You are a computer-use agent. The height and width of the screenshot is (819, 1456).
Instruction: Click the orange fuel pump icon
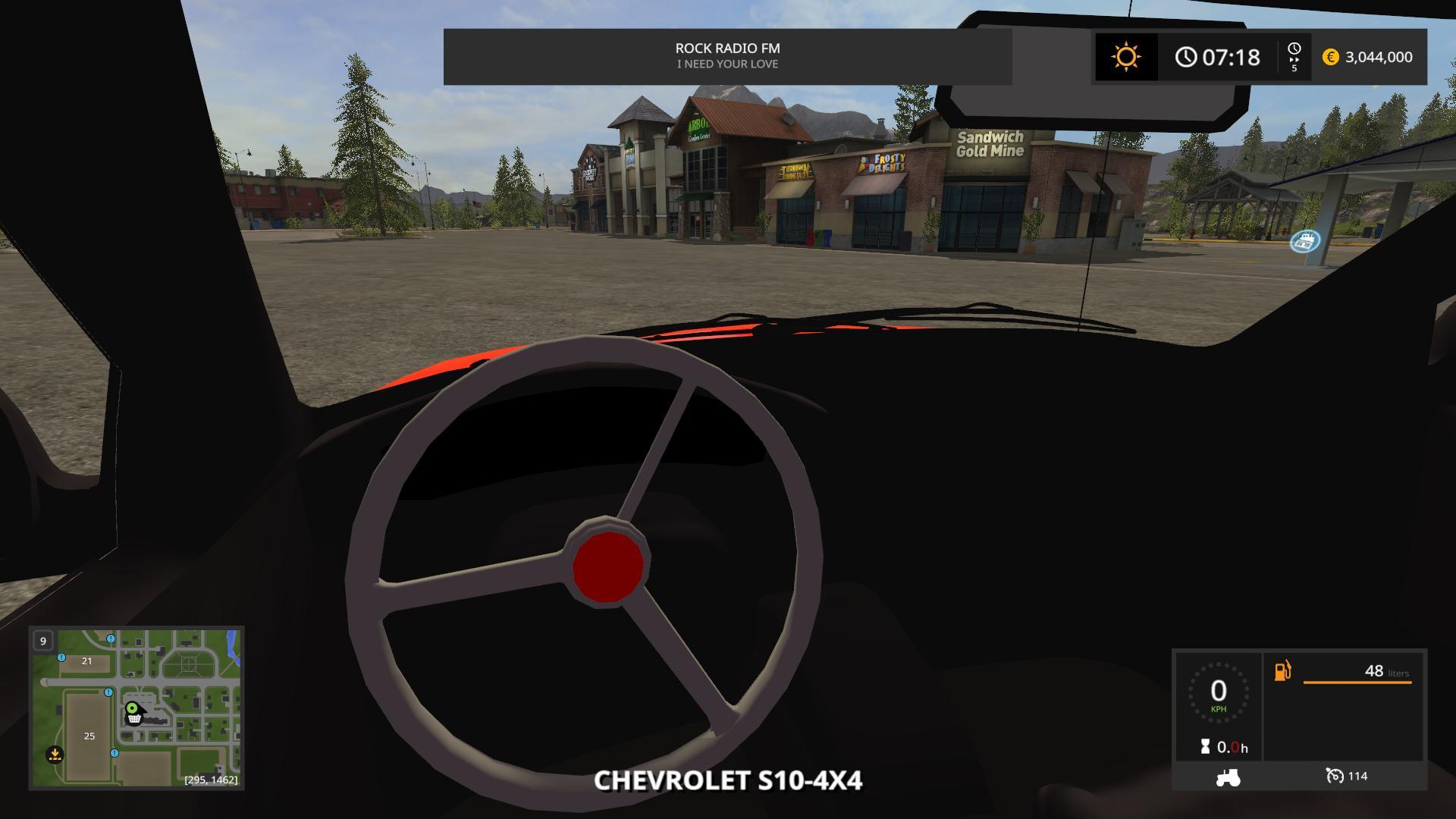pos(1282,671)
